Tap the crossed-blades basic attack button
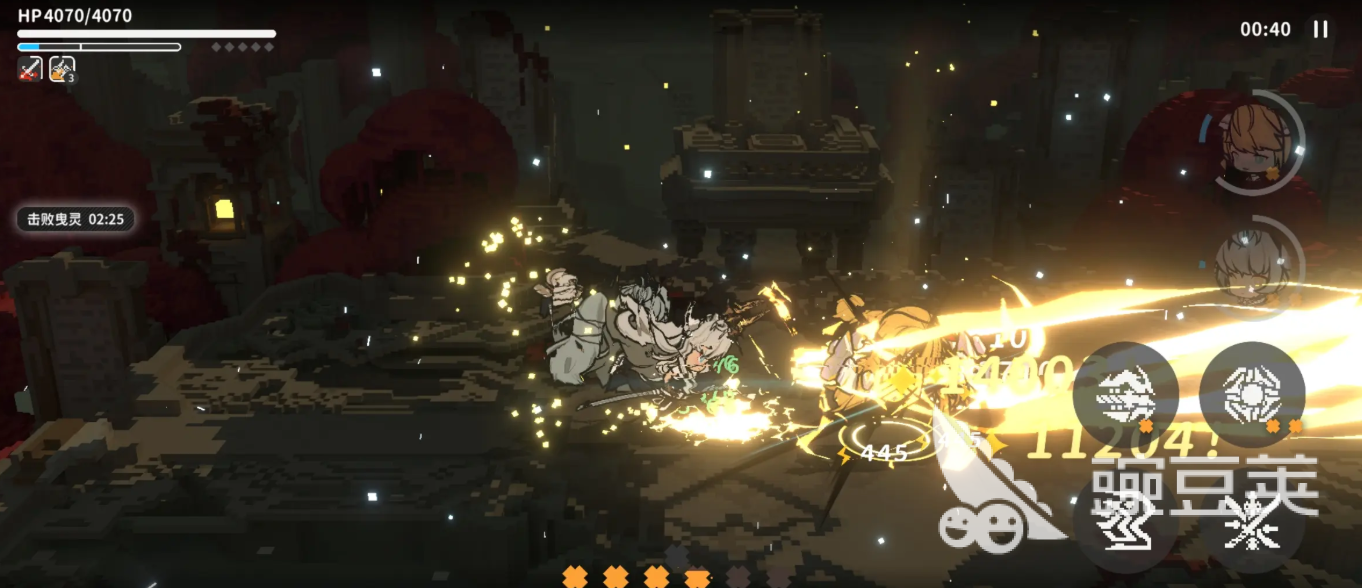Screen dimensions: 1362x588 [1252, 520]
